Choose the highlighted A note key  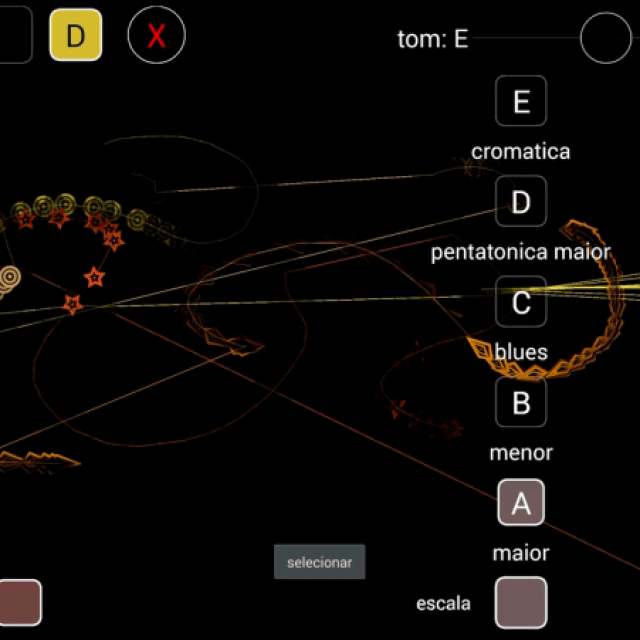(x=521, y=503)
